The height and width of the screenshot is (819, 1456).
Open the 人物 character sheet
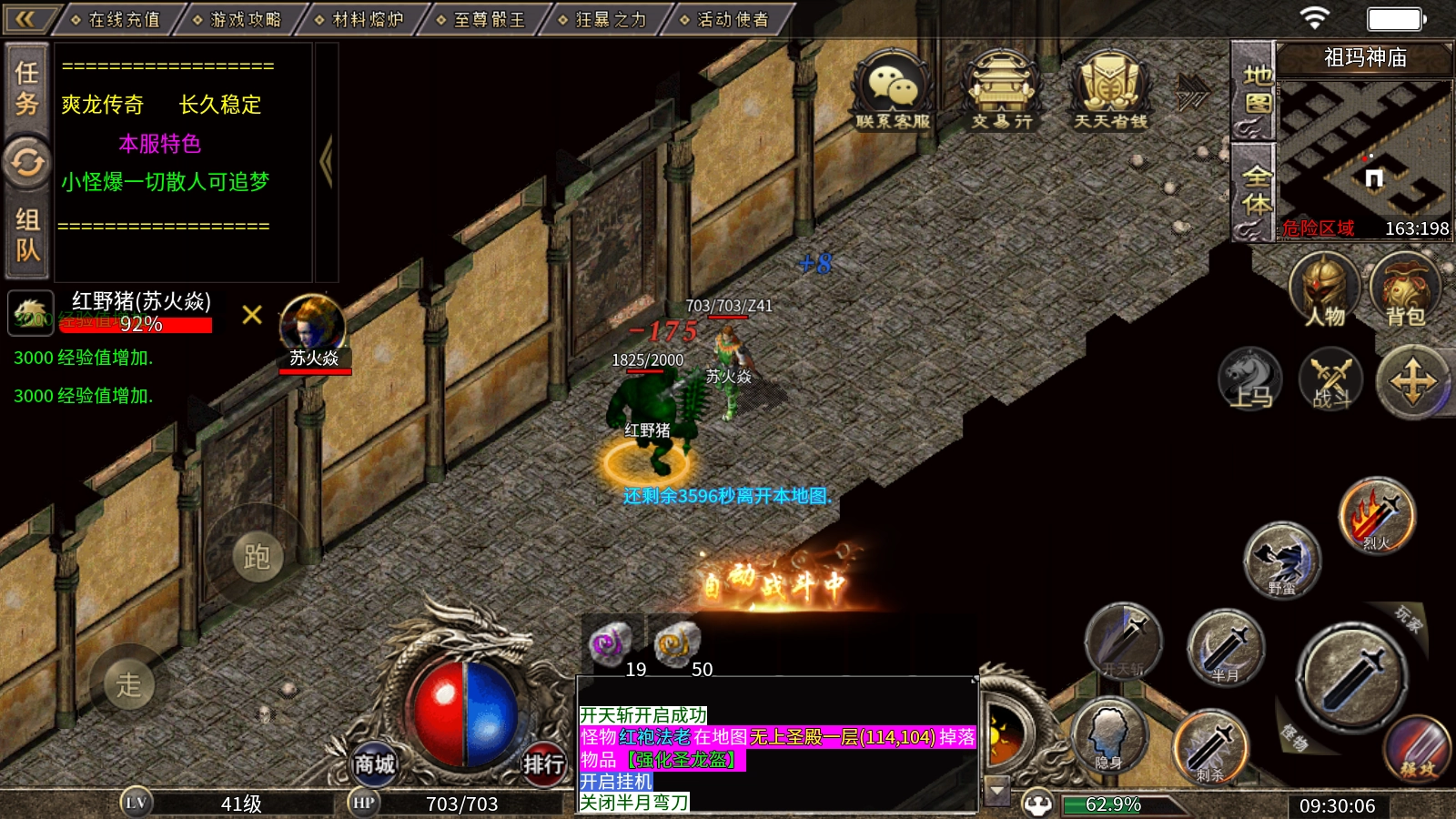pyautogui.click(x=1324, y=290)
